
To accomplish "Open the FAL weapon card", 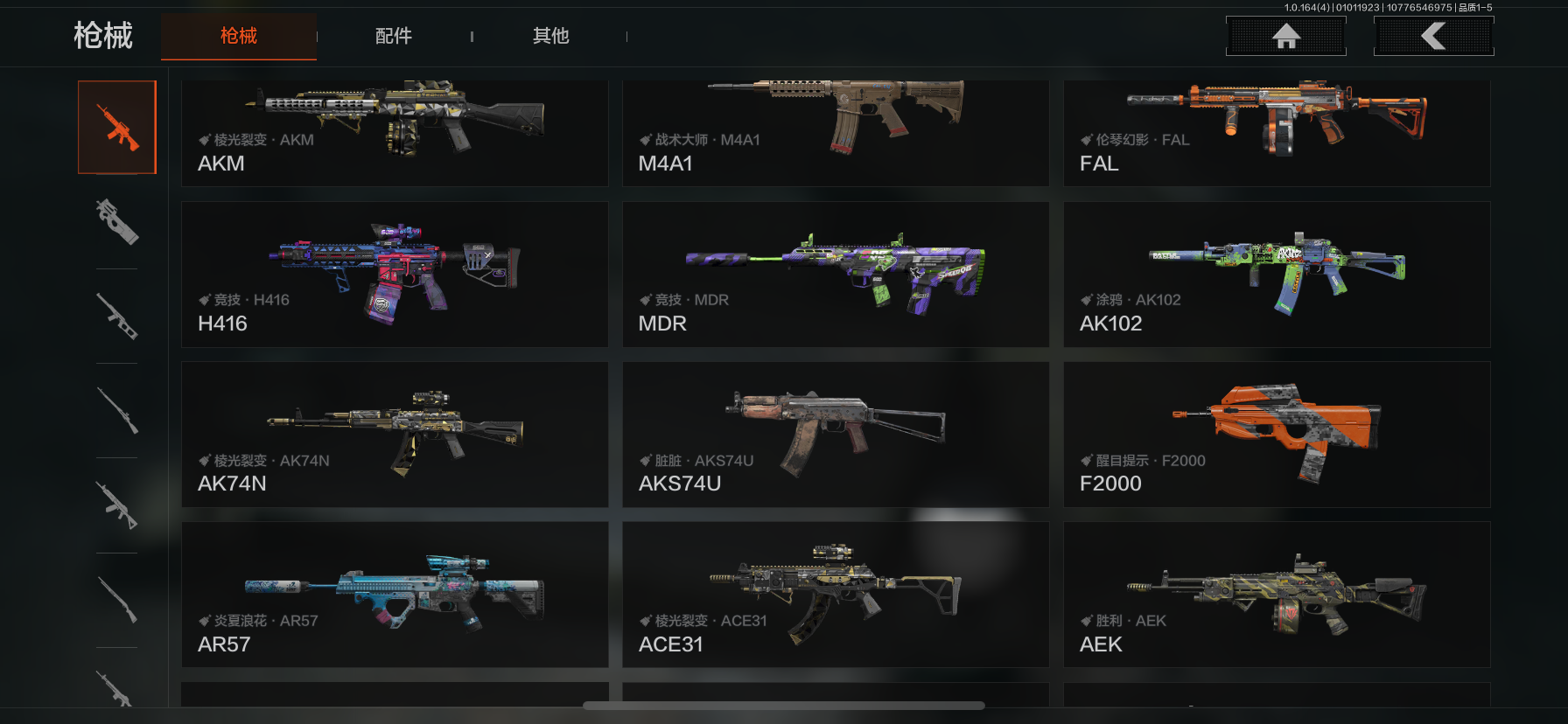I will (1277, 133).
